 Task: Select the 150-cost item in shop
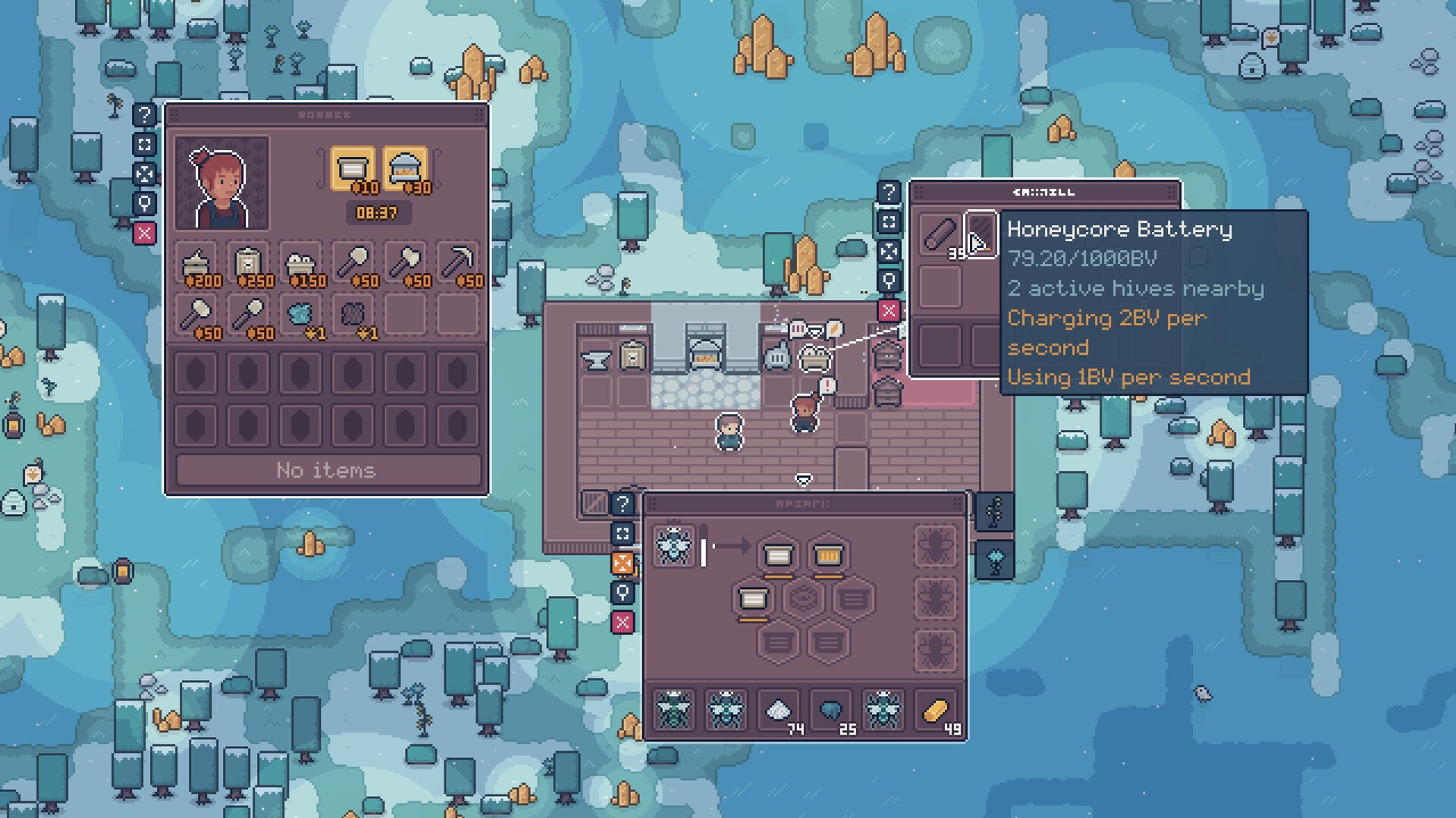click(x=301, y=265)
